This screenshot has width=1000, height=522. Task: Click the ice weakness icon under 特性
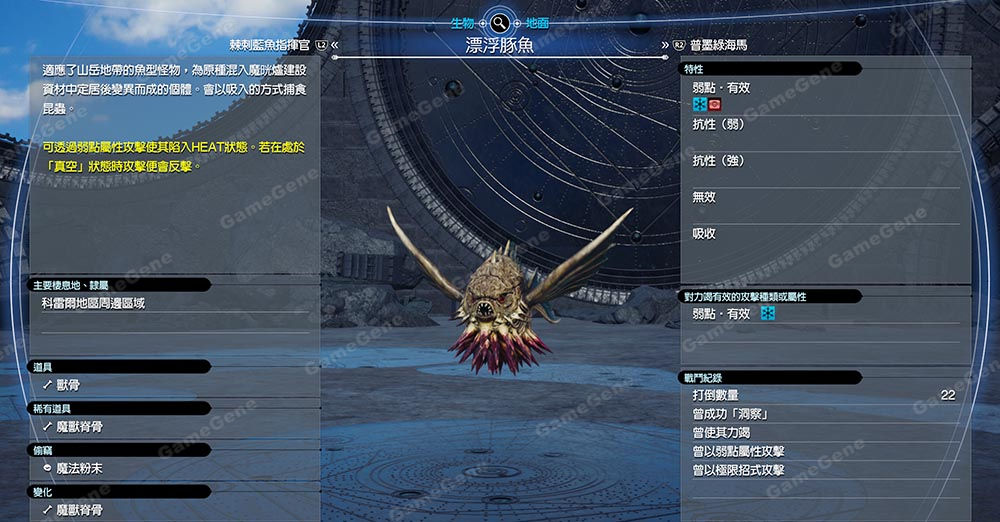699,104
